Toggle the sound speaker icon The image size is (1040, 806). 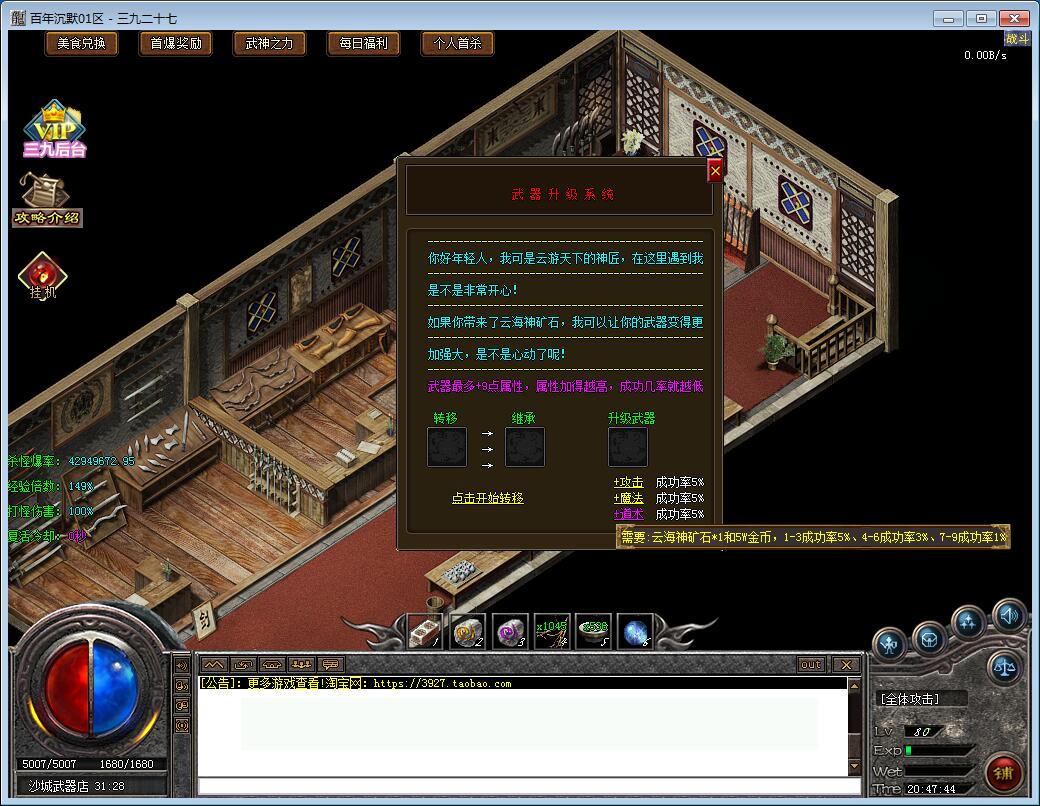(x=1008, y=615)
